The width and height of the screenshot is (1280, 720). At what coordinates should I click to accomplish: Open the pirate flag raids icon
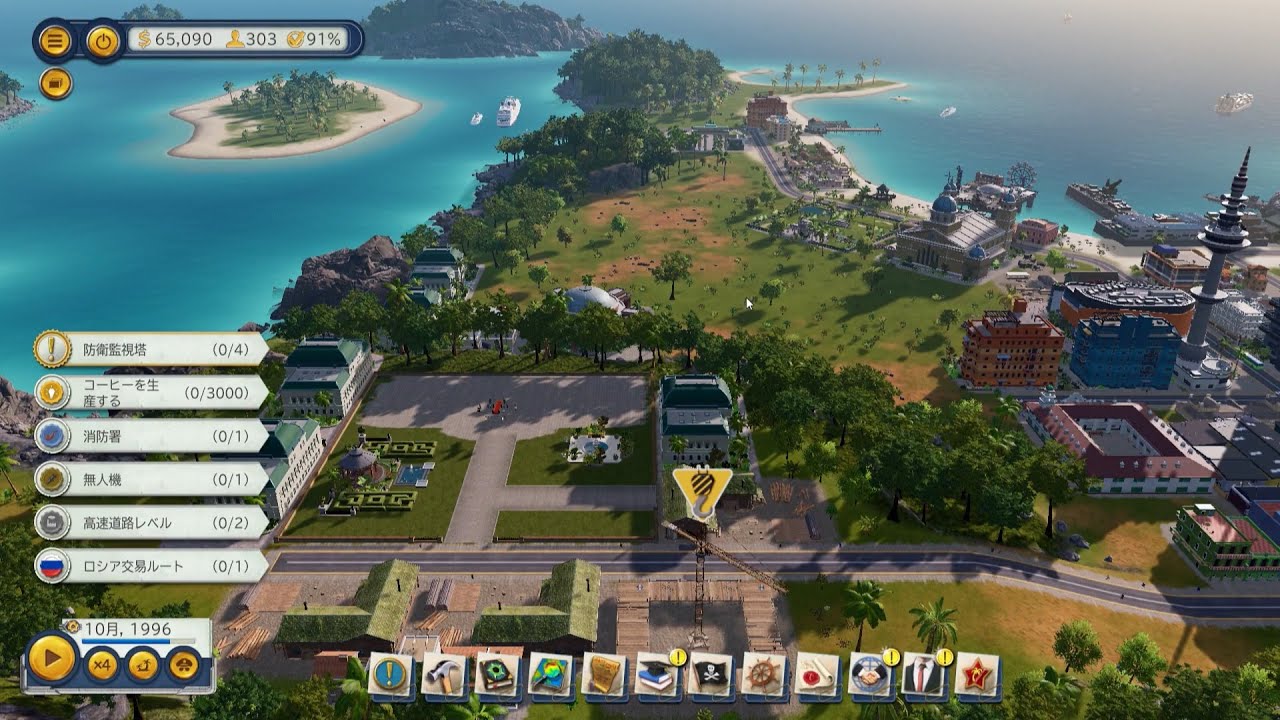coord(711,675)
